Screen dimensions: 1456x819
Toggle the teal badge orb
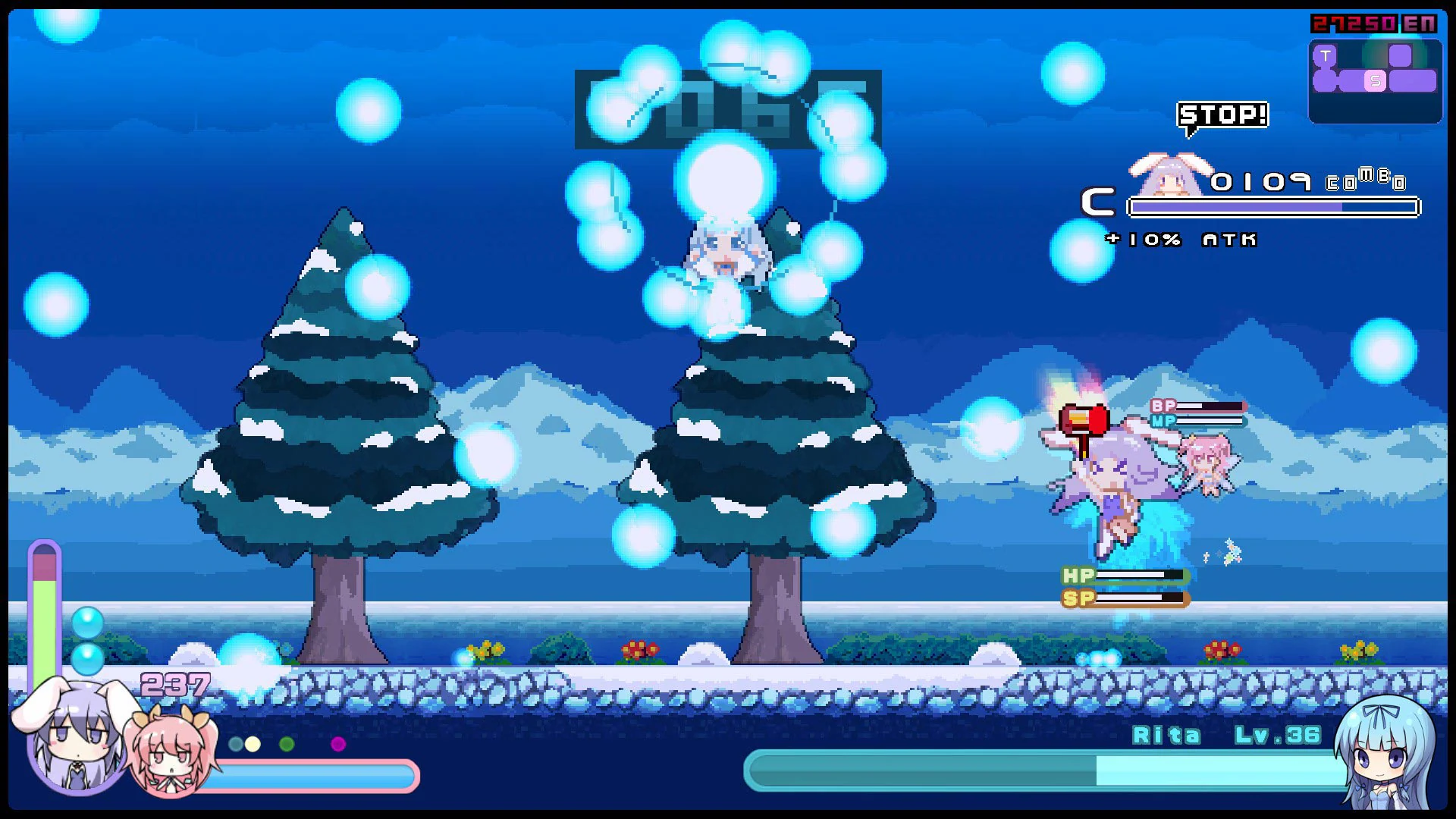pos(236,745)
